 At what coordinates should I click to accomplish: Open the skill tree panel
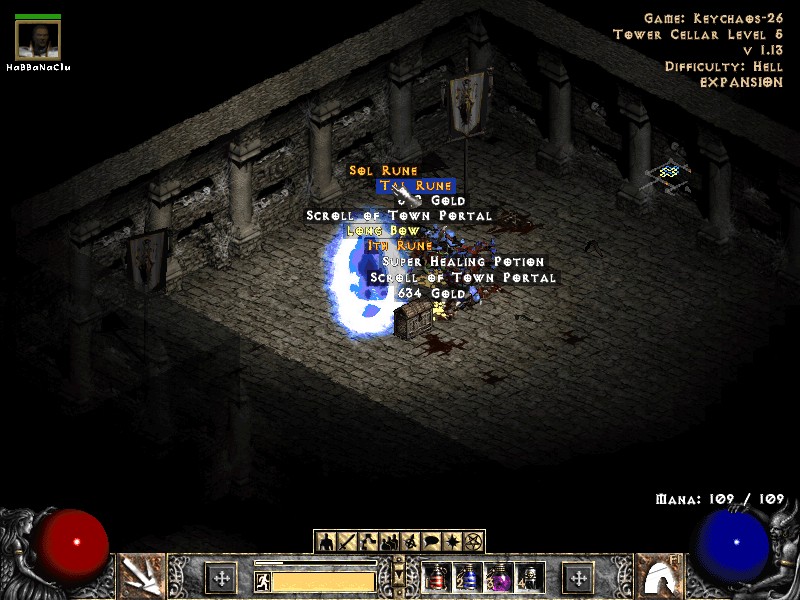coord(367,541)
